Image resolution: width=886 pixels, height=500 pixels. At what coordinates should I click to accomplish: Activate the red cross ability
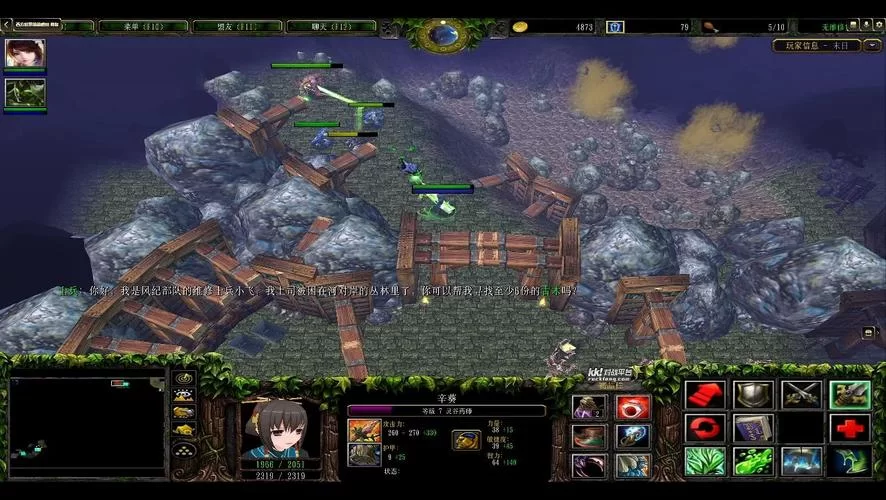(x=849, y=428)
